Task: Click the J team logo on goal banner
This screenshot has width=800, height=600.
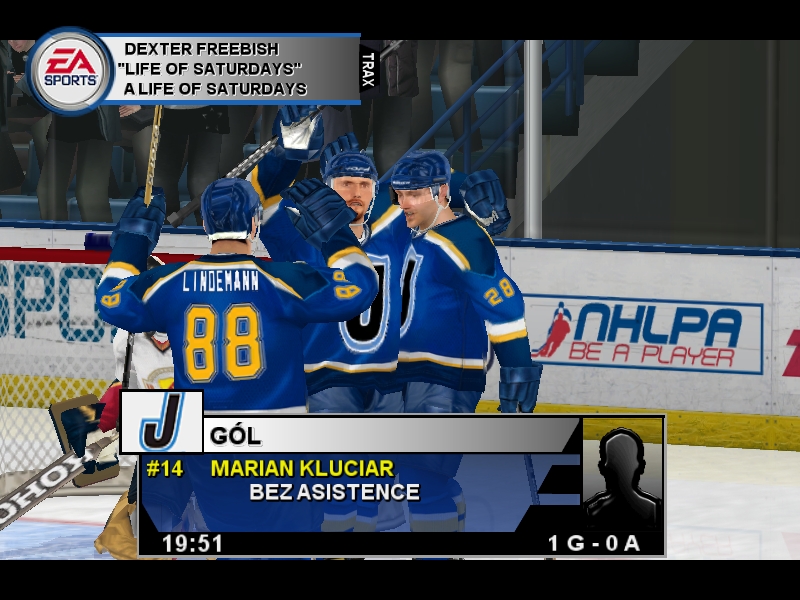Action: coord(162,422)
